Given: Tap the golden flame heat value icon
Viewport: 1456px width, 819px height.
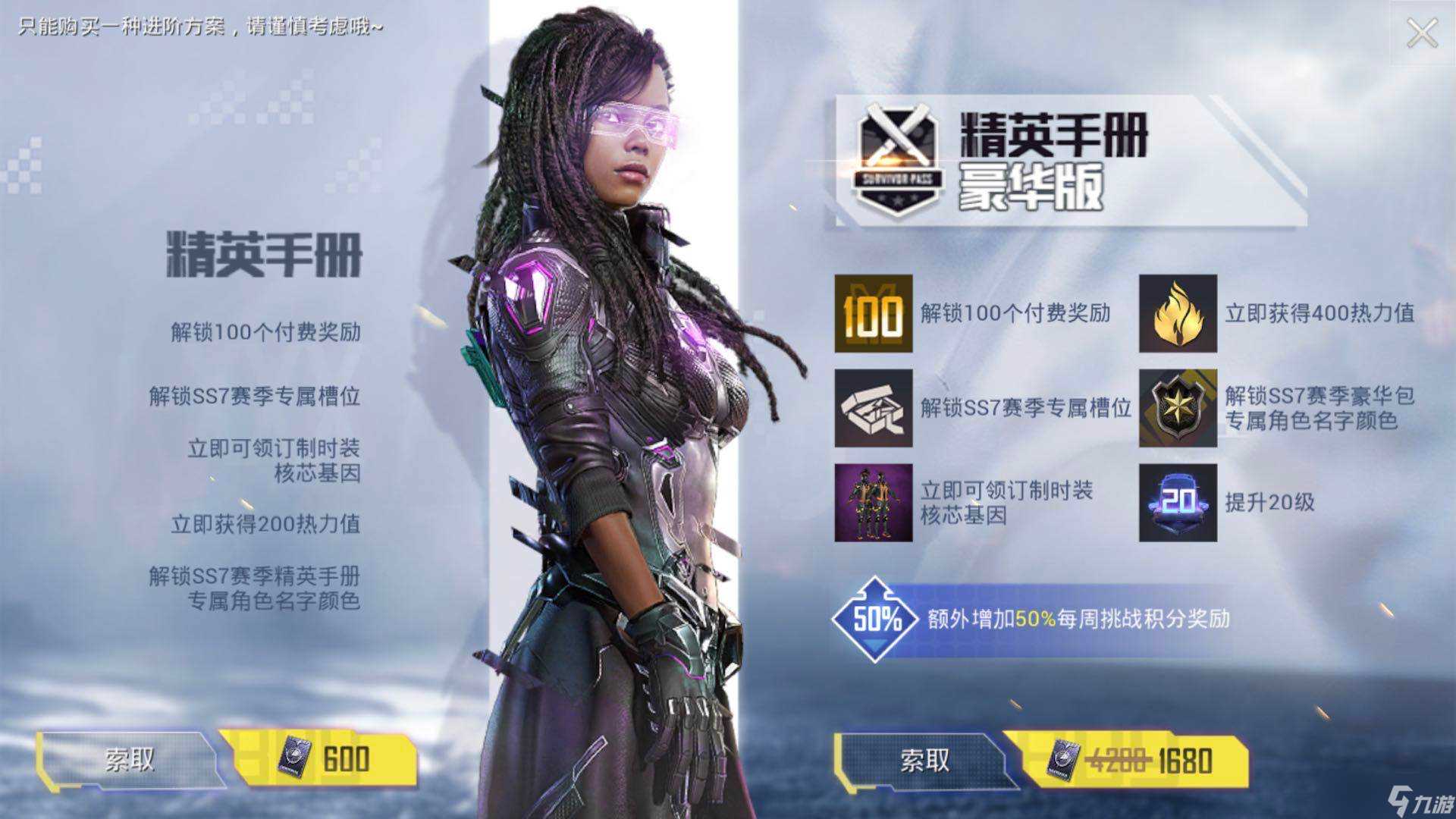Looking at the screenshot, I should click(1178, 314).
